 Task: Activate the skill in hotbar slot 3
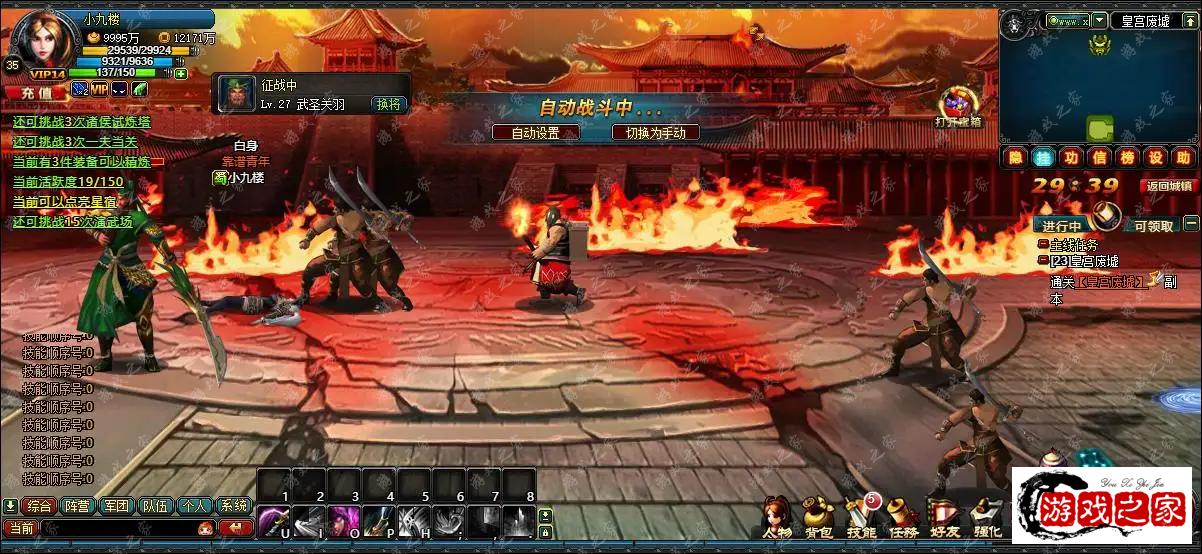tap(343, 521)
